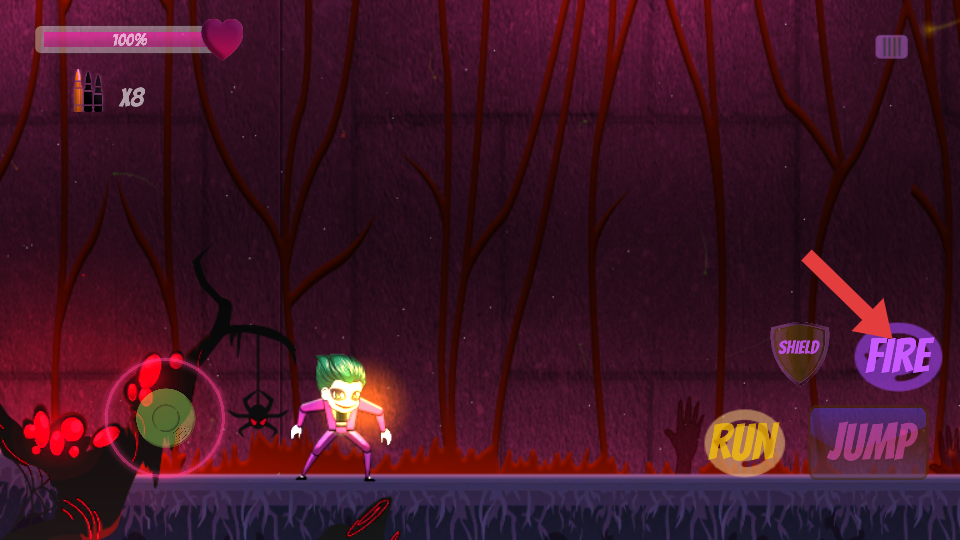Touch the green virtual joystick
Screen dimensions: 960x540
click(165, 416)
